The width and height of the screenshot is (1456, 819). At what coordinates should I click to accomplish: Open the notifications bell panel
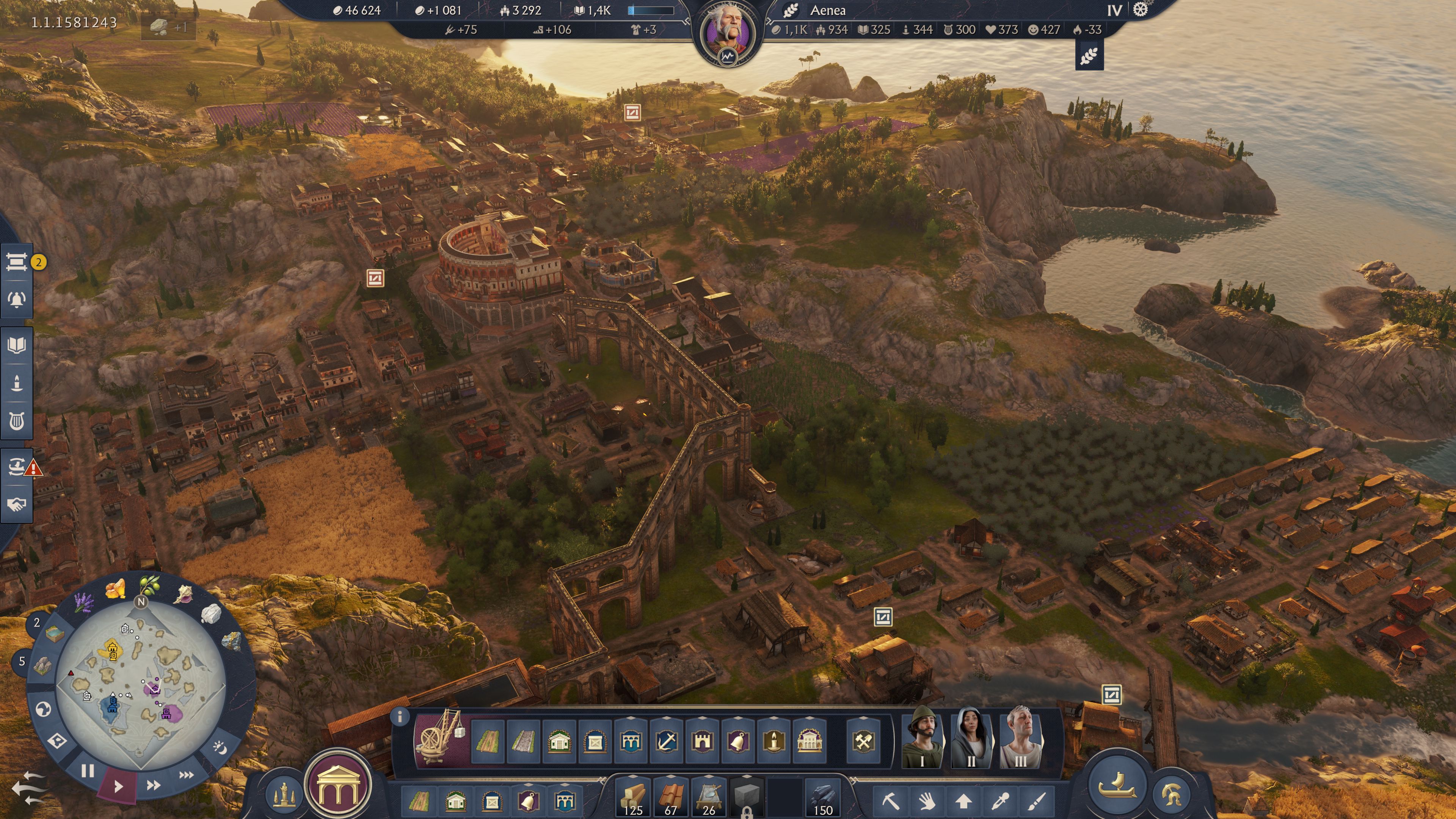click(17, 300)
